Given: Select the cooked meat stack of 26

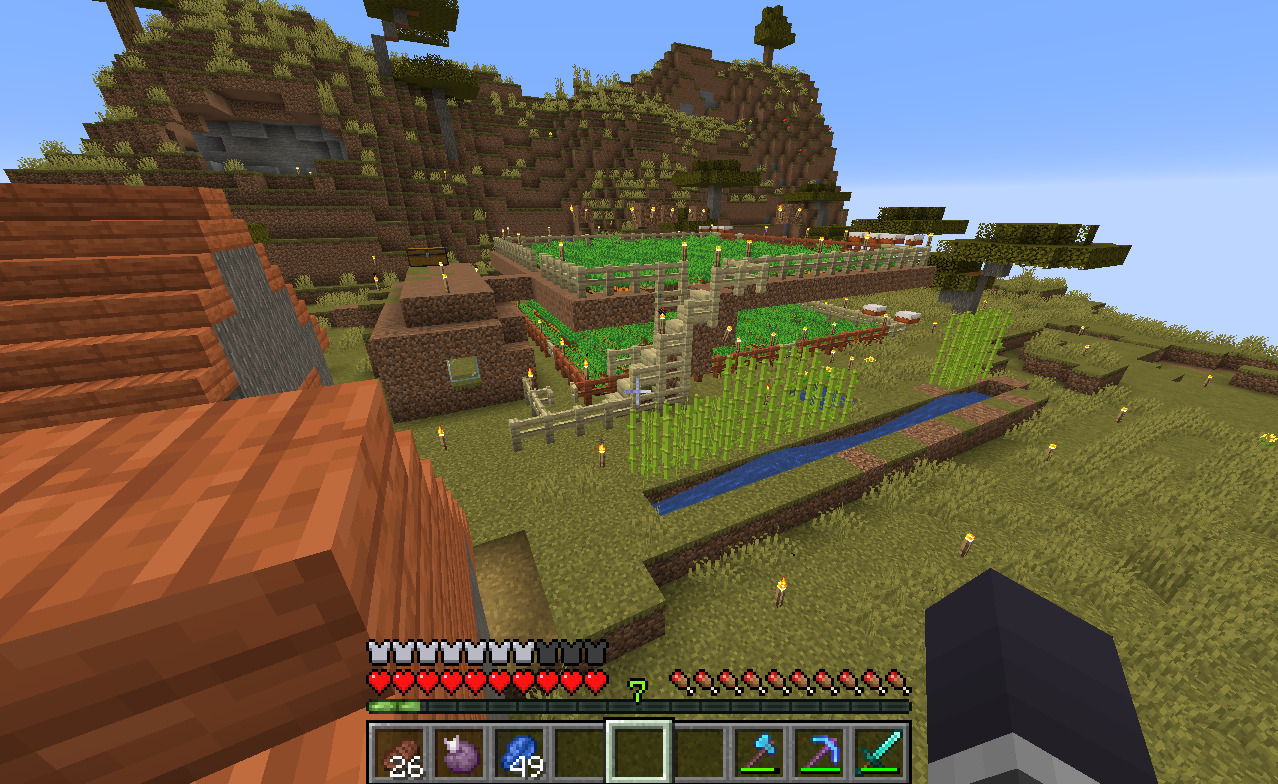Looking at the screenshot, I should tap(401, 752).
